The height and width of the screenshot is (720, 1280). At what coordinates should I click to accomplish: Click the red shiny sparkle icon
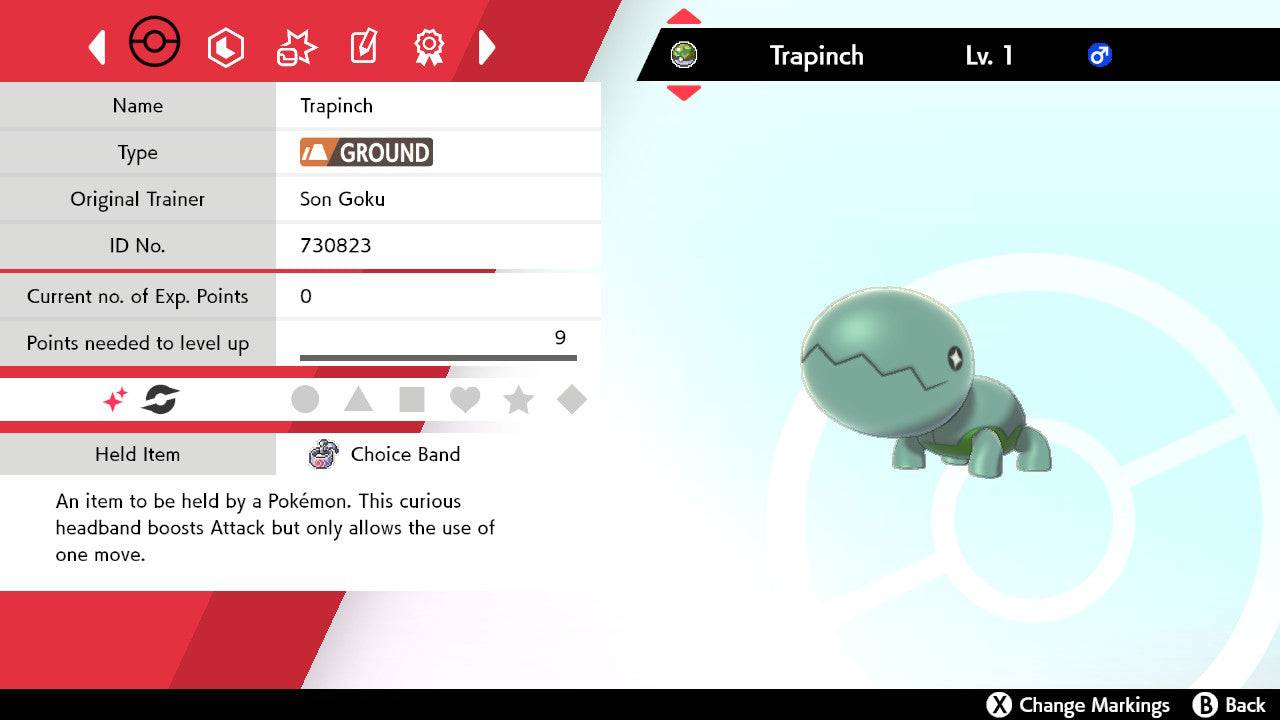pos(115,400)
